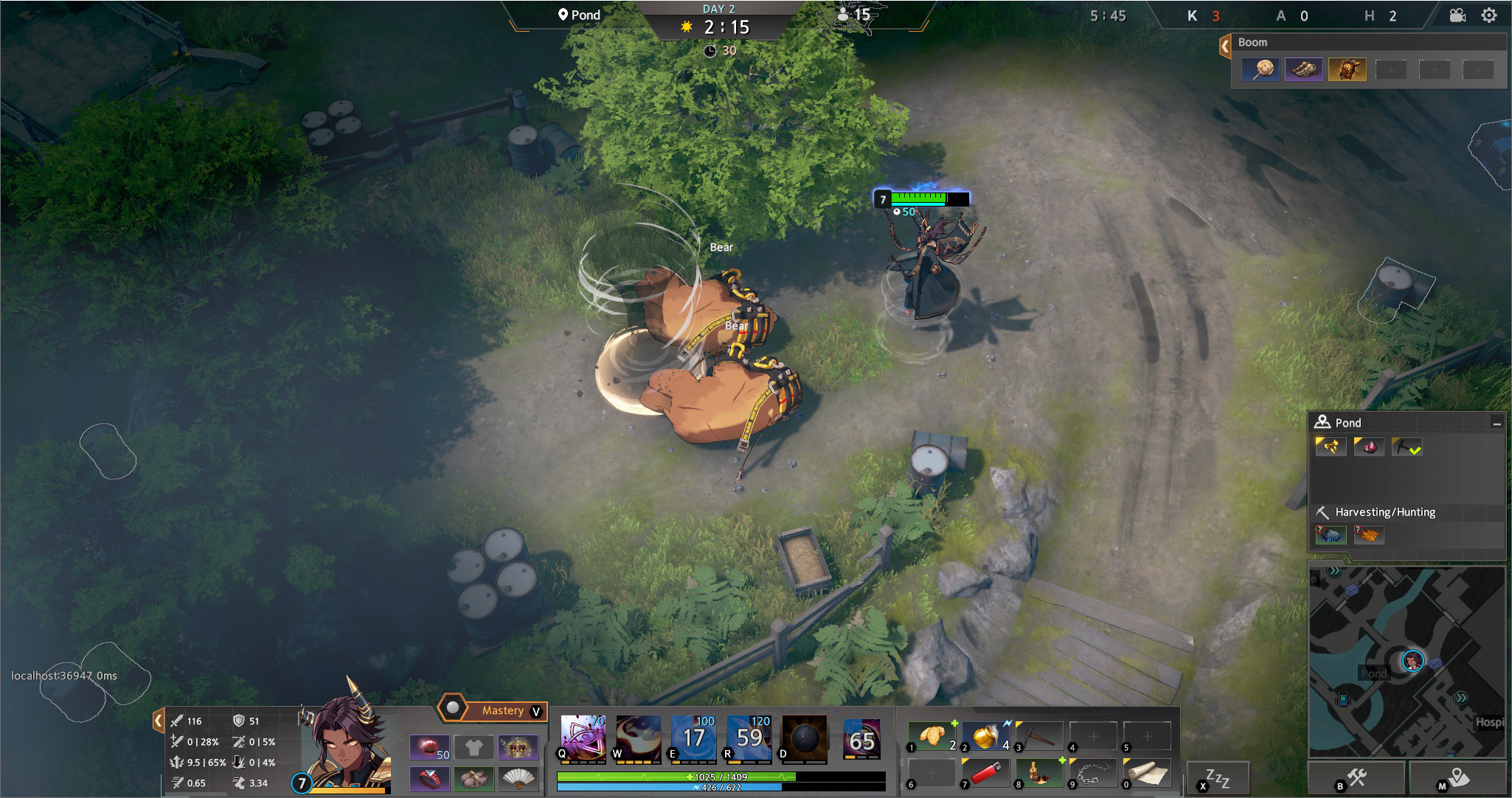This screenshot has width=1512, height=798.
Task: Click the Zzz rest button
Action: coord(1218,775)
